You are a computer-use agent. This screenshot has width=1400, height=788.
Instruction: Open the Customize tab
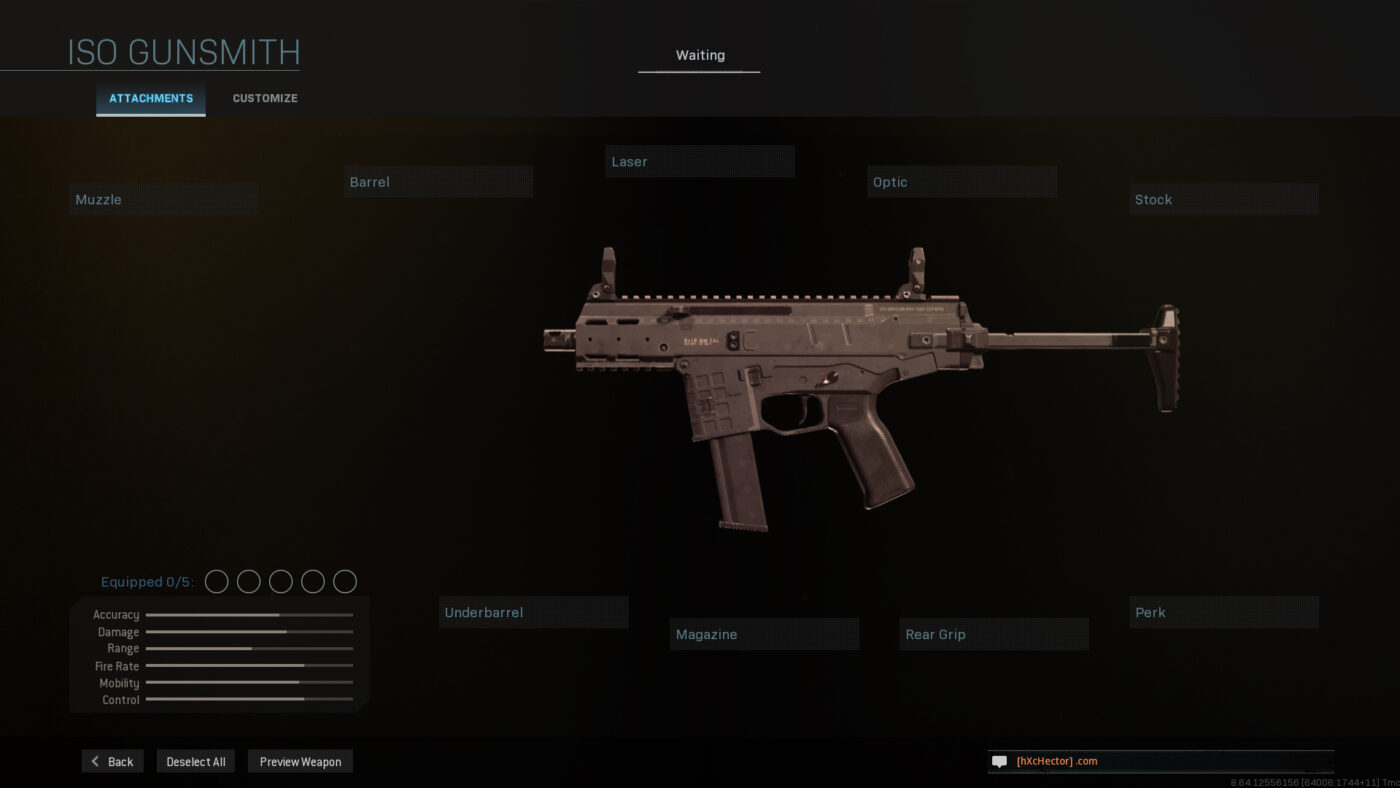tap(265, 98)
